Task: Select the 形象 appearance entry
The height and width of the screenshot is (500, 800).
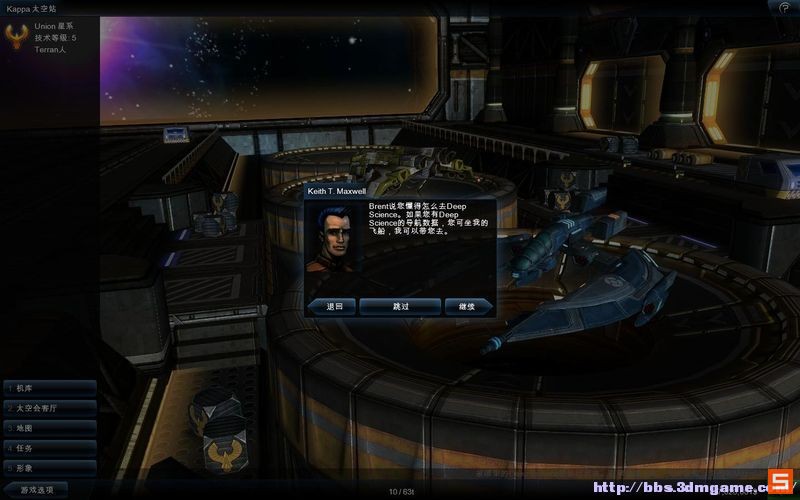Action: tap(49, 467)
